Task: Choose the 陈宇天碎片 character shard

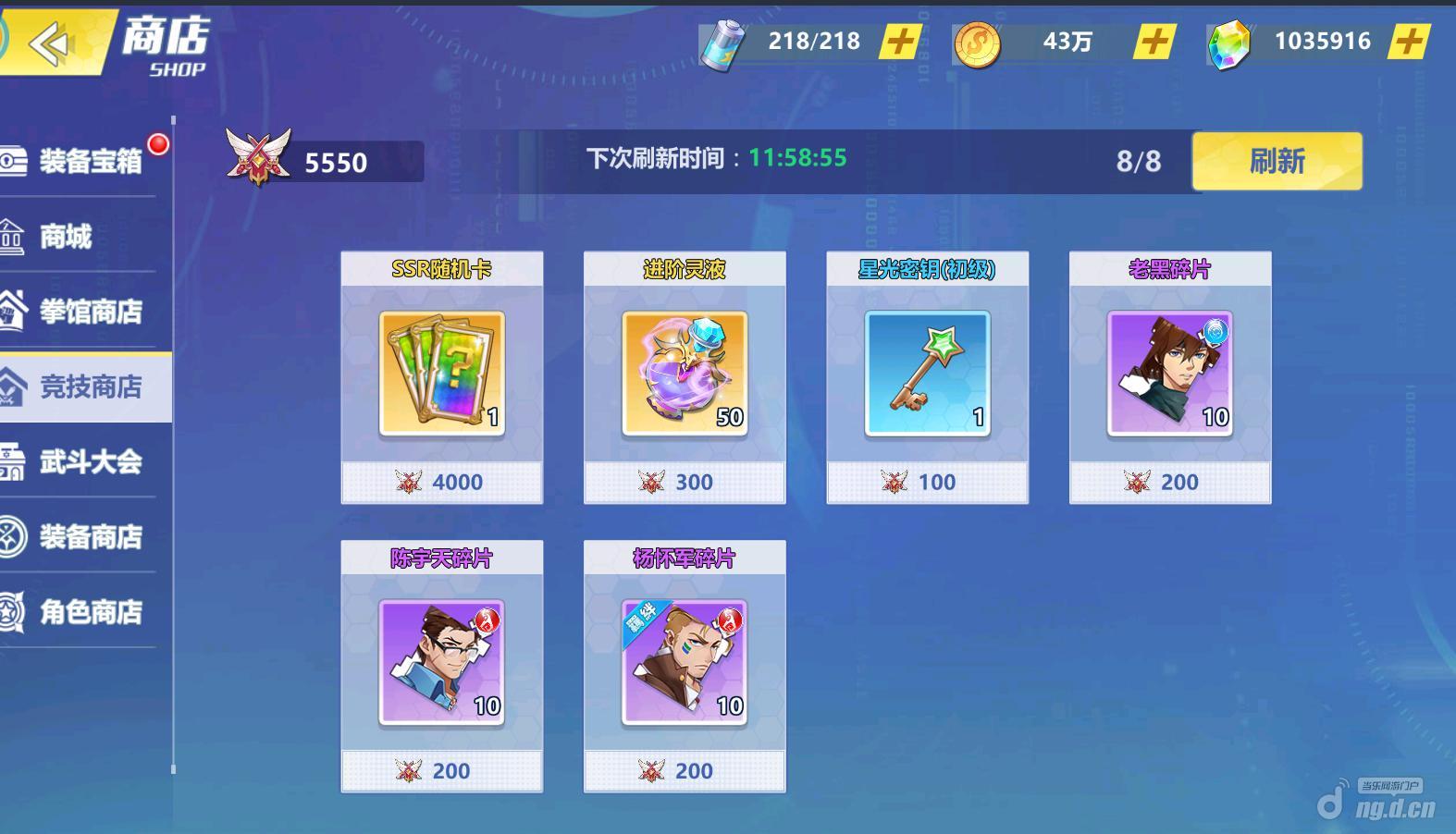Action: pyautogui.click(x=442, y=665)
